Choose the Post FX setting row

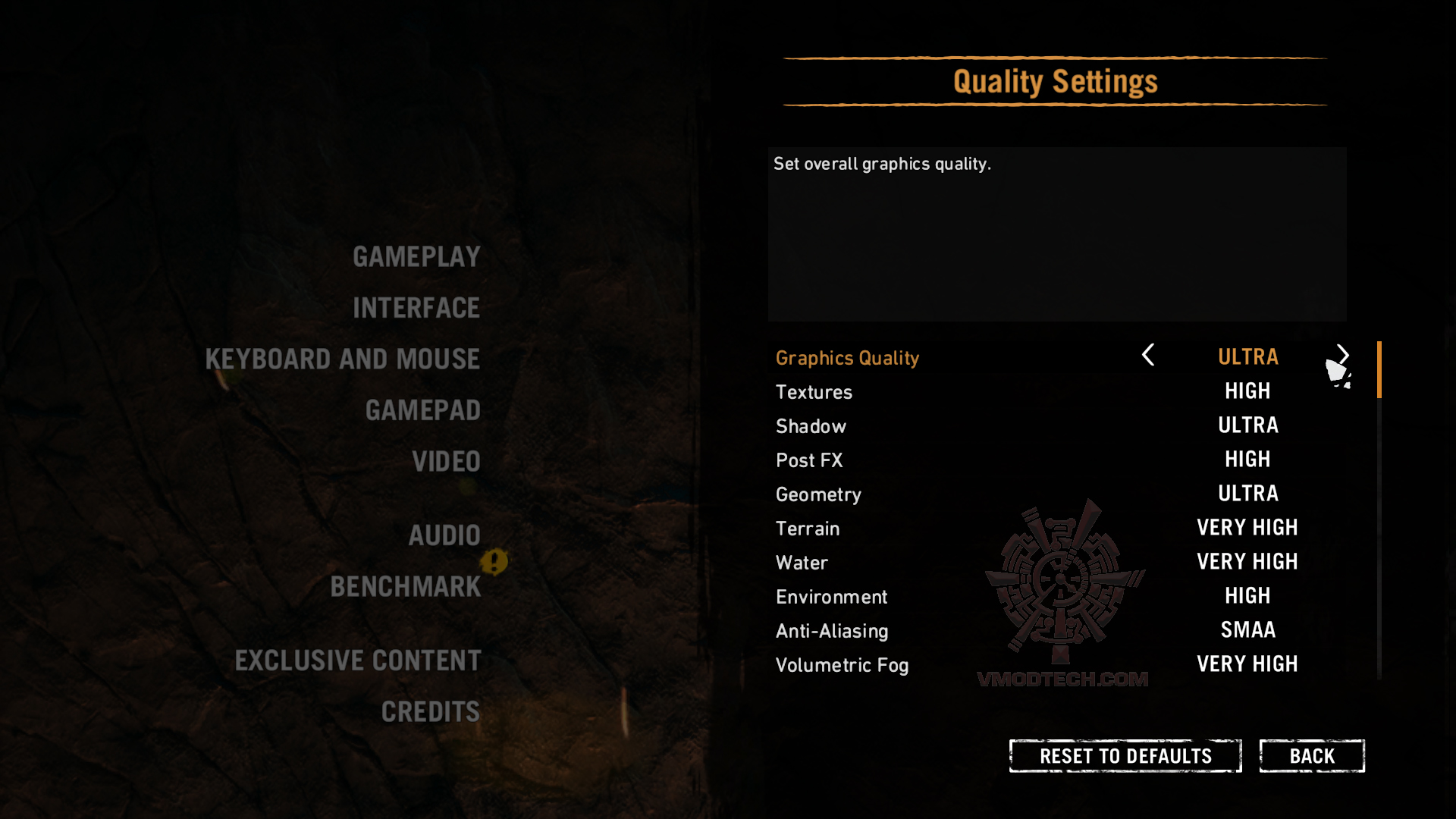coord(809,460)
